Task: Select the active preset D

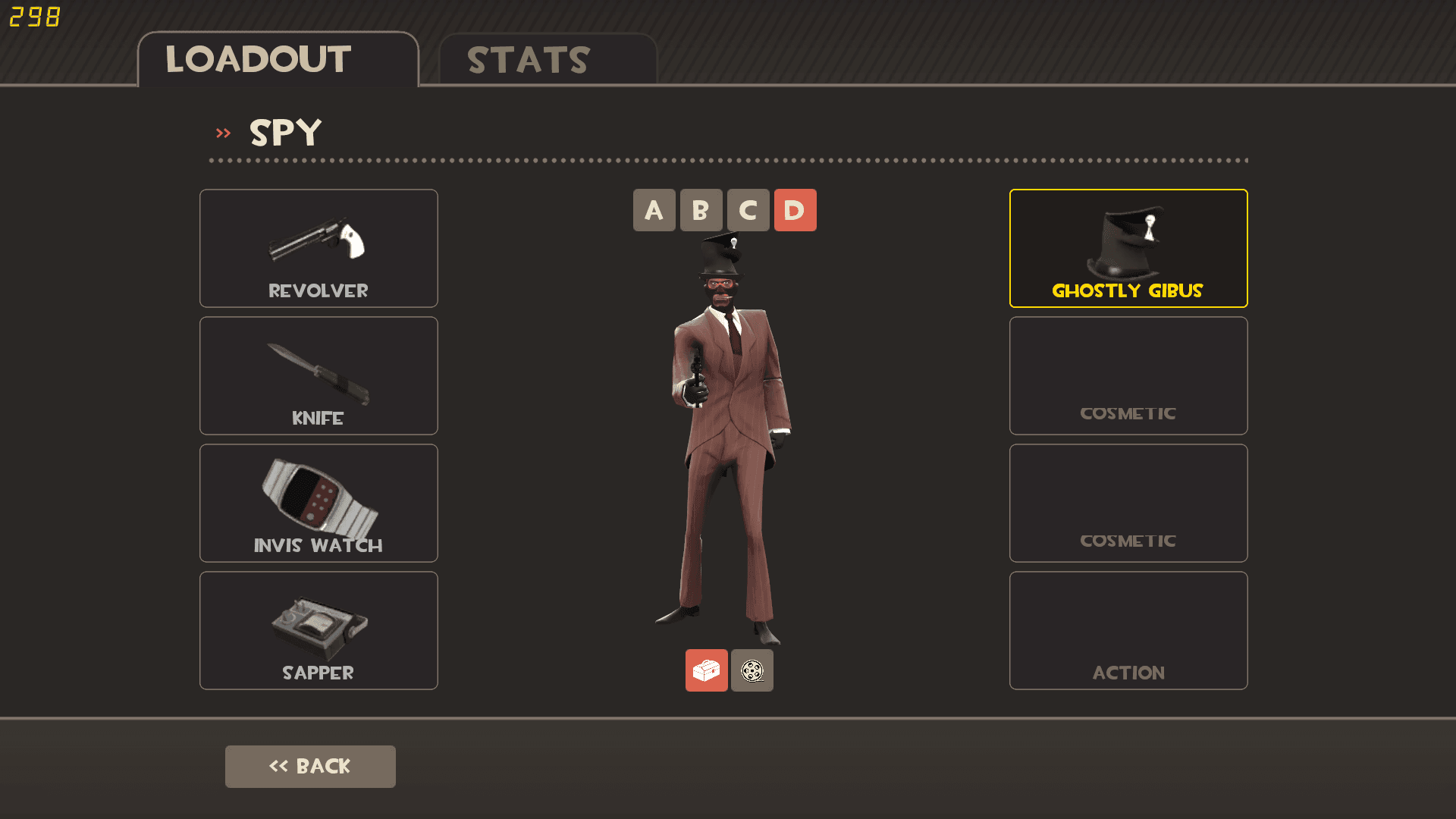Action: (x=795, y=210)
